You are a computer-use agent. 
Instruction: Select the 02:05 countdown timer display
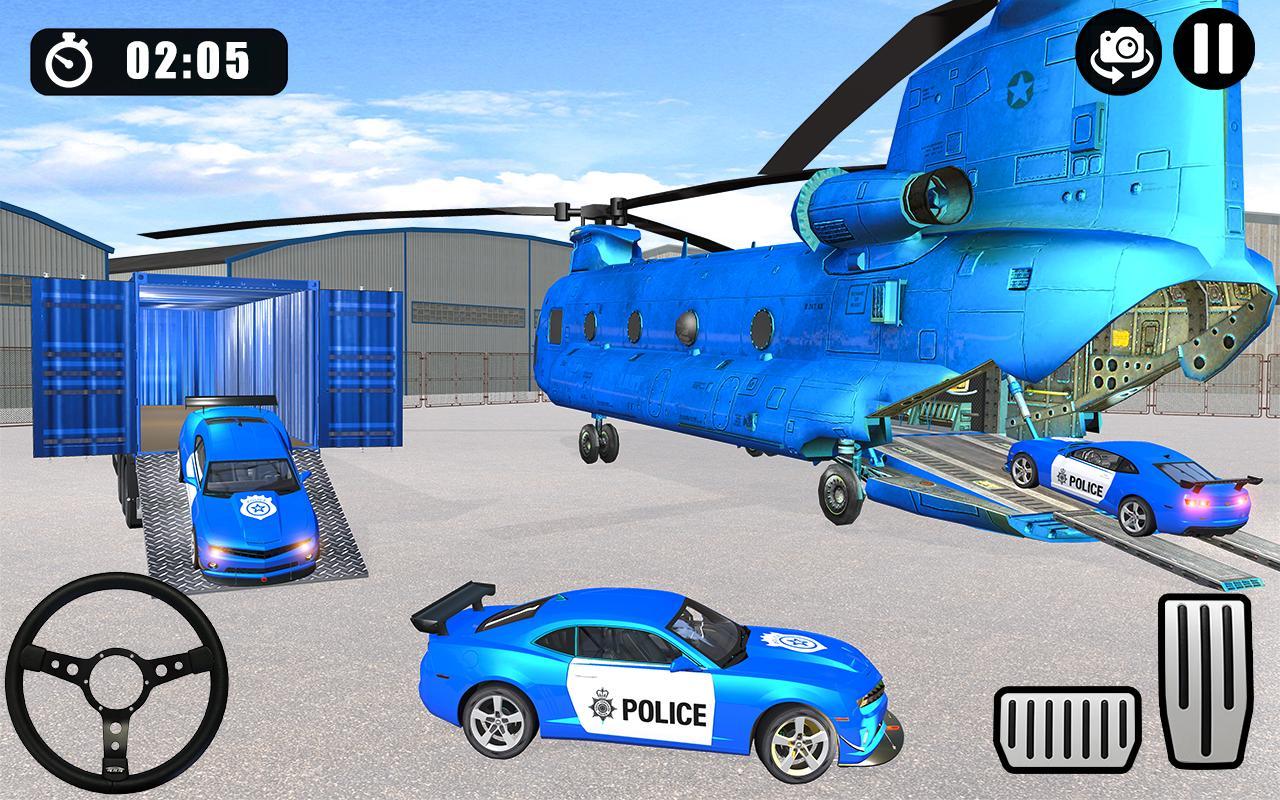185,57
